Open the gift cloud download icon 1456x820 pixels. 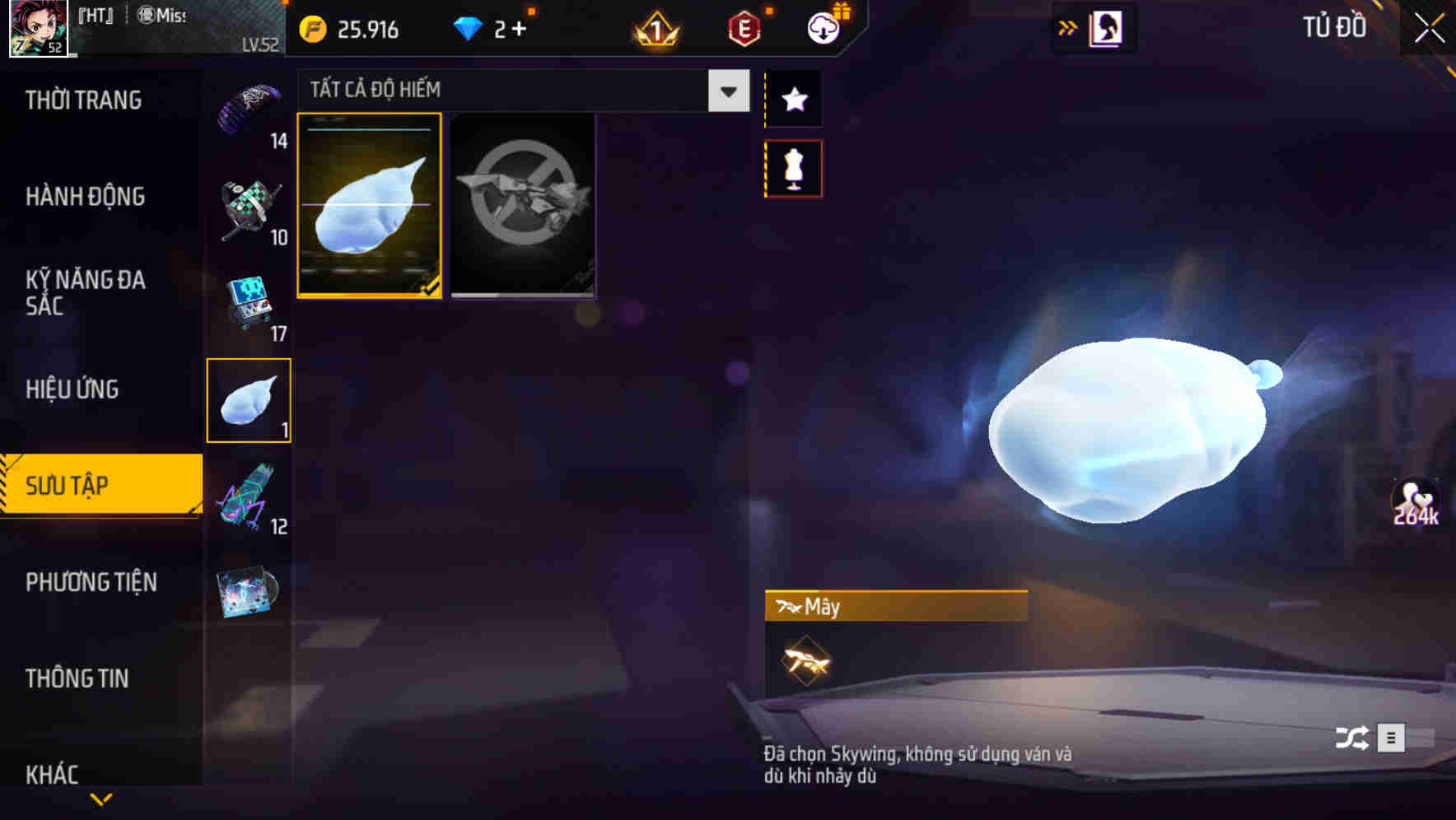pos(824,28)
